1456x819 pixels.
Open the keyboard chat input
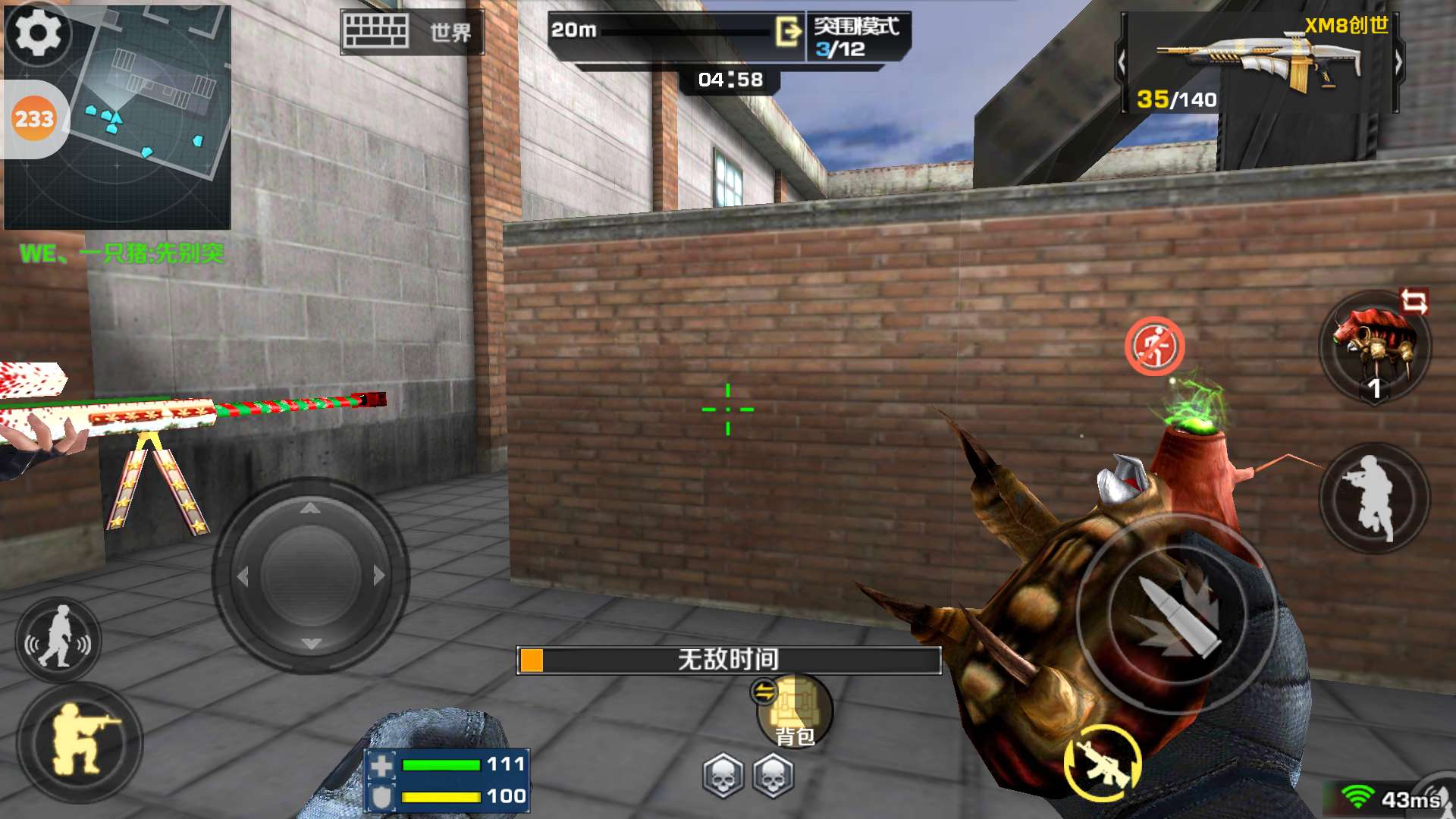pos(375,32)
